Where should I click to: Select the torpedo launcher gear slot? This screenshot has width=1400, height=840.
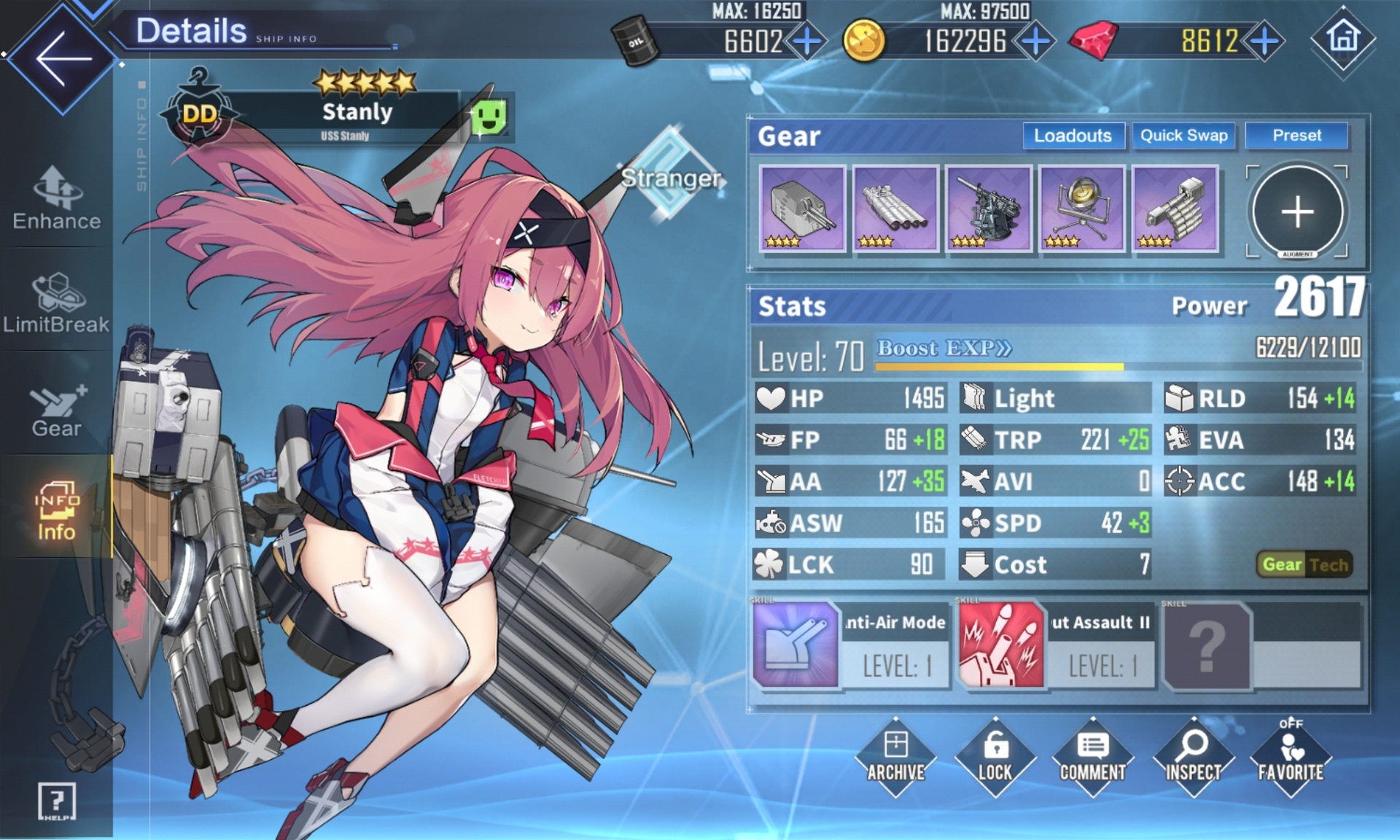pyautogui.click(x=895, y=209)
